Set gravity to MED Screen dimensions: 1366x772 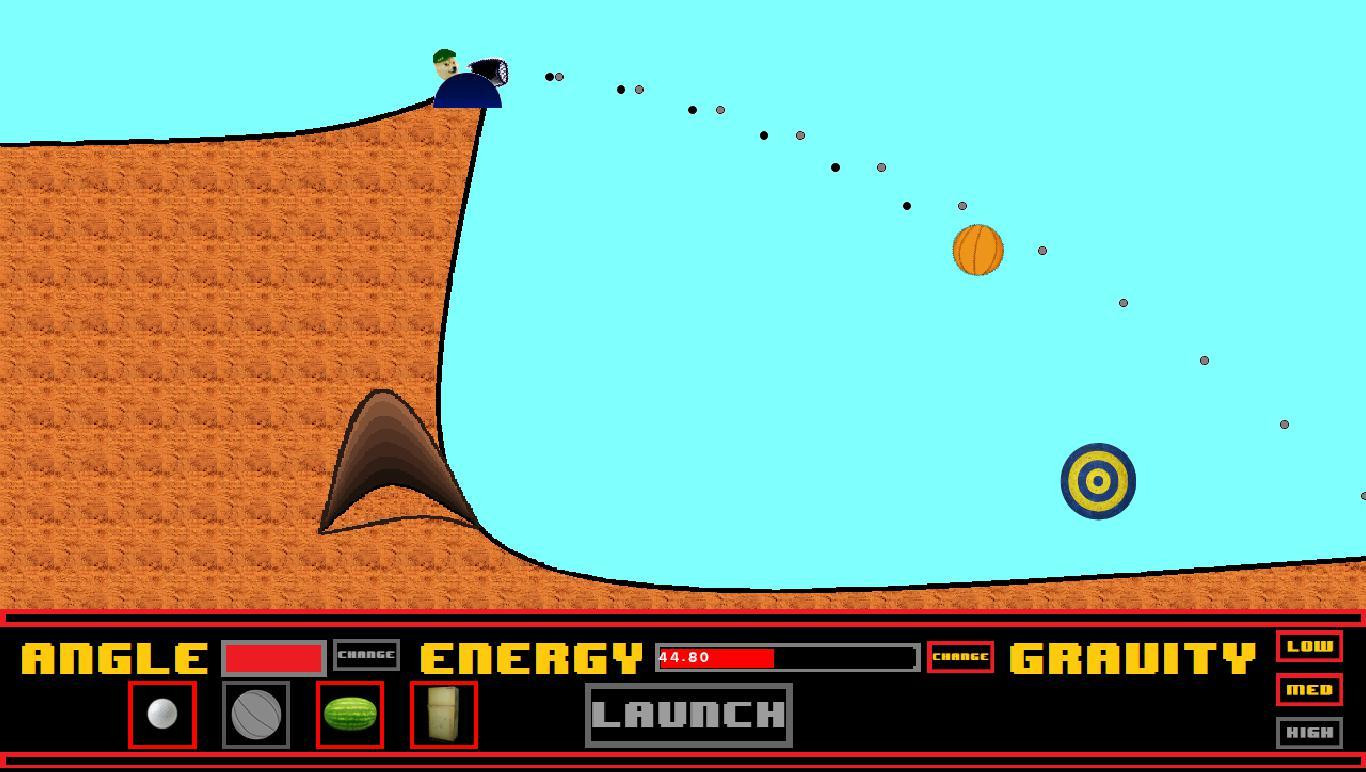click(x=1309, y=690)
